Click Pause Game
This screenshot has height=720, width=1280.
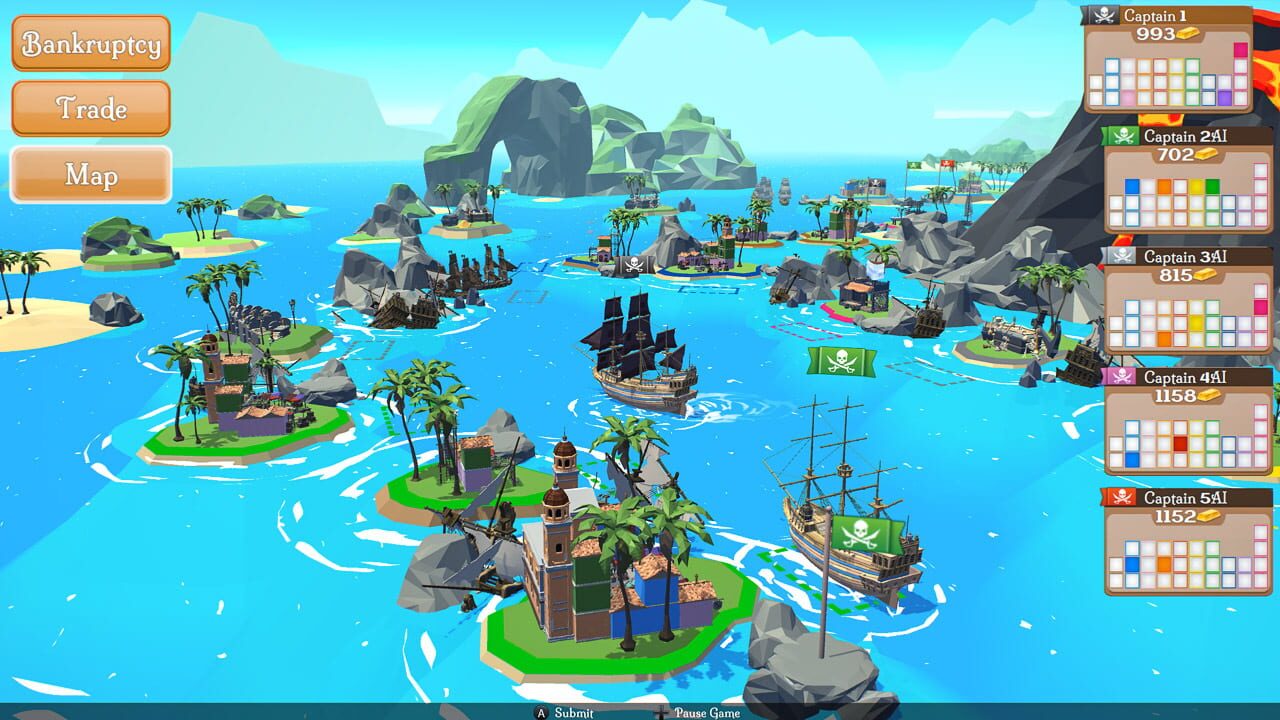[x=708, y=711]
